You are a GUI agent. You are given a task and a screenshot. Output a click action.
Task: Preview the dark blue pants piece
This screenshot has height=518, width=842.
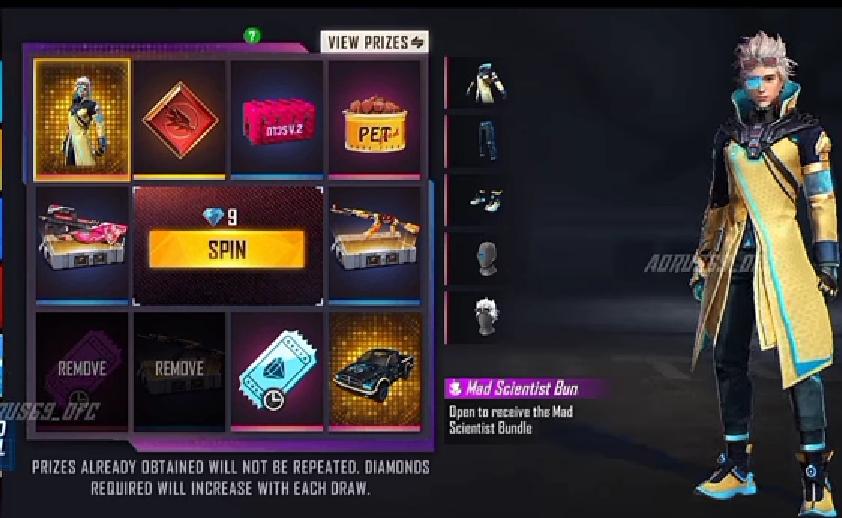coord(486,144)
